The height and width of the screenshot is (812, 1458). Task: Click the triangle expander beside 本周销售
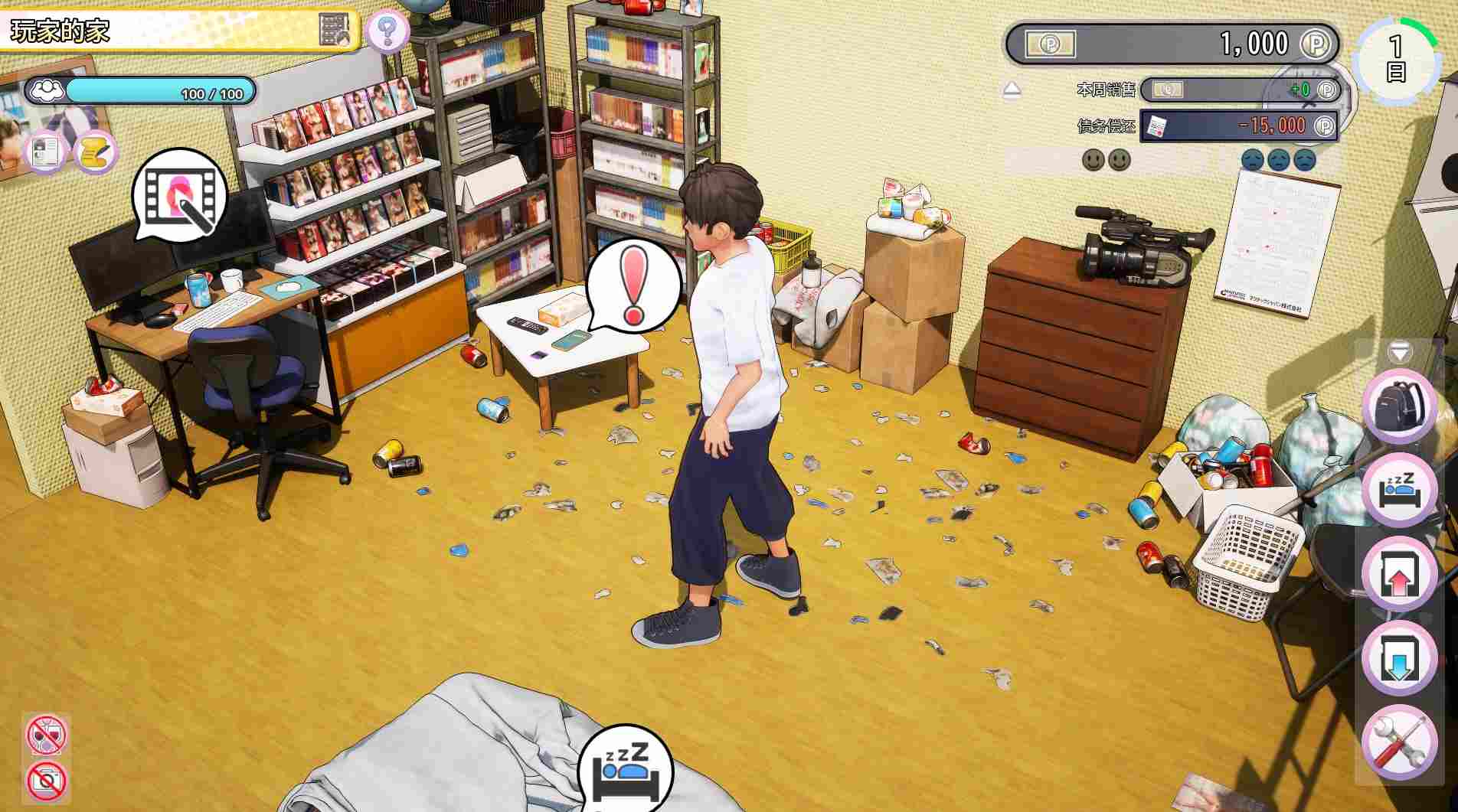click(1012, 89)
